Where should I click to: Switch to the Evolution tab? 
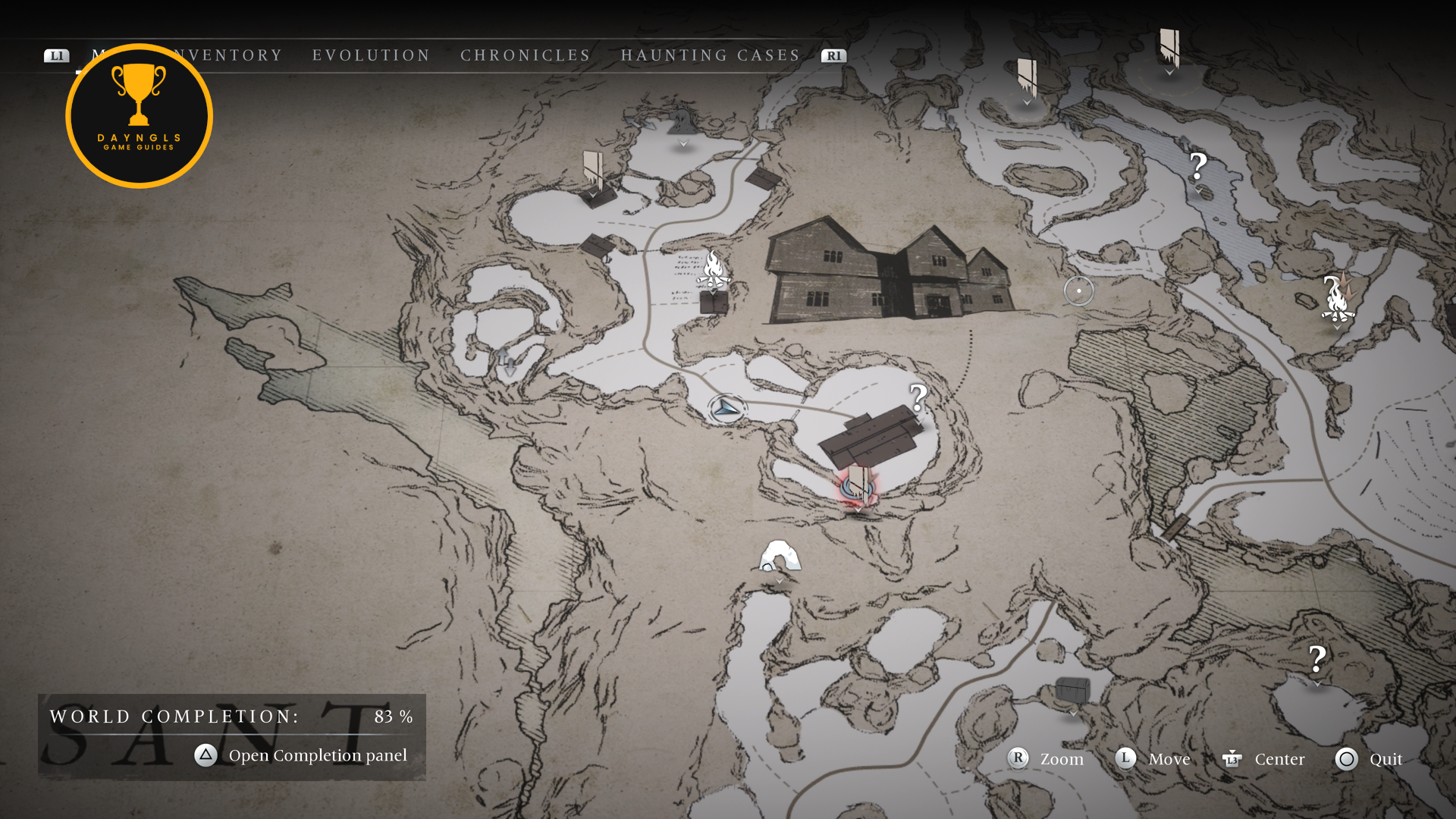tap(371, 55)
